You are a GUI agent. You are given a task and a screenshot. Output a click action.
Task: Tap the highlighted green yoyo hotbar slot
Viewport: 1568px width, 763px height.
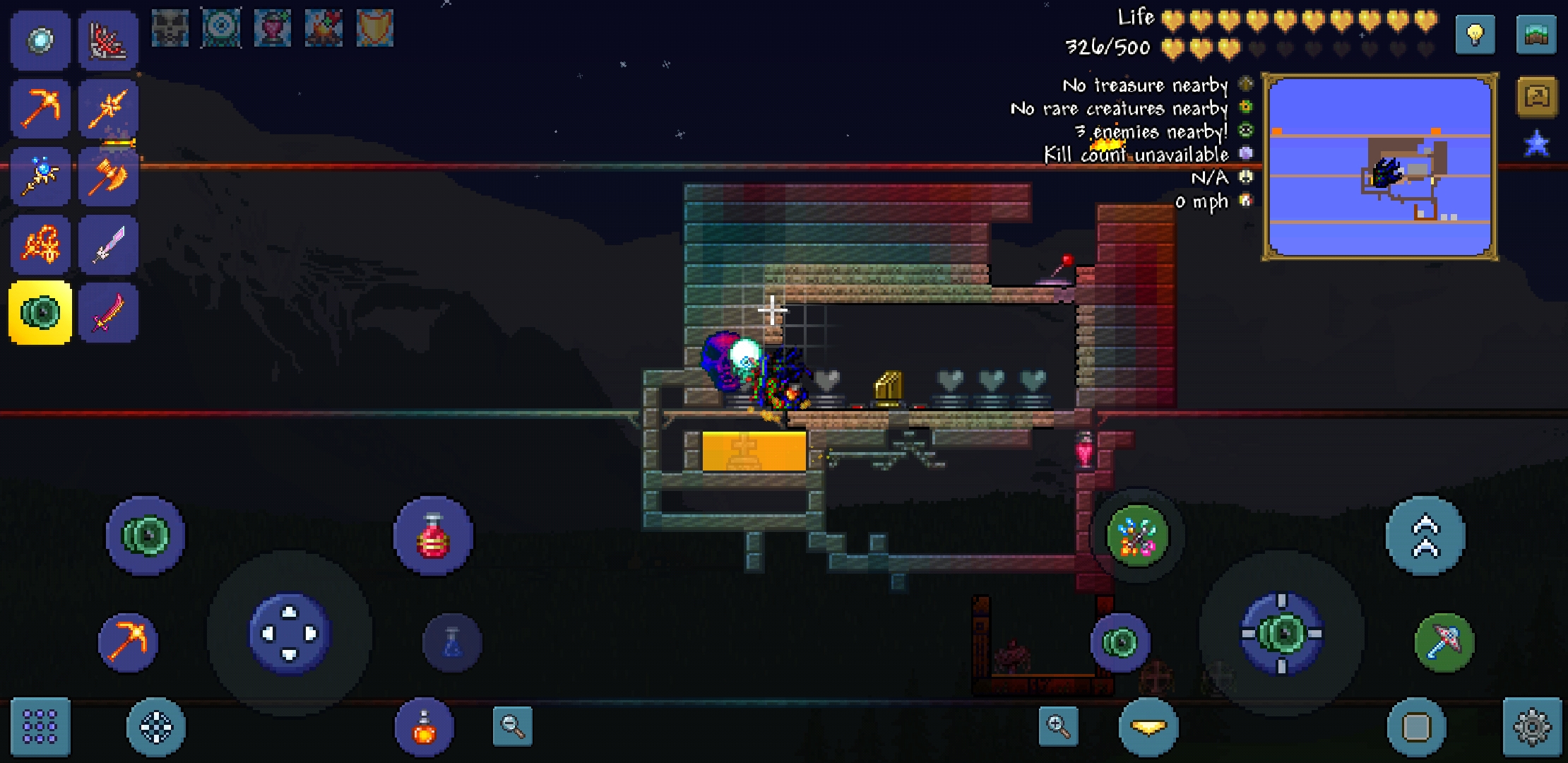[40, 311]
